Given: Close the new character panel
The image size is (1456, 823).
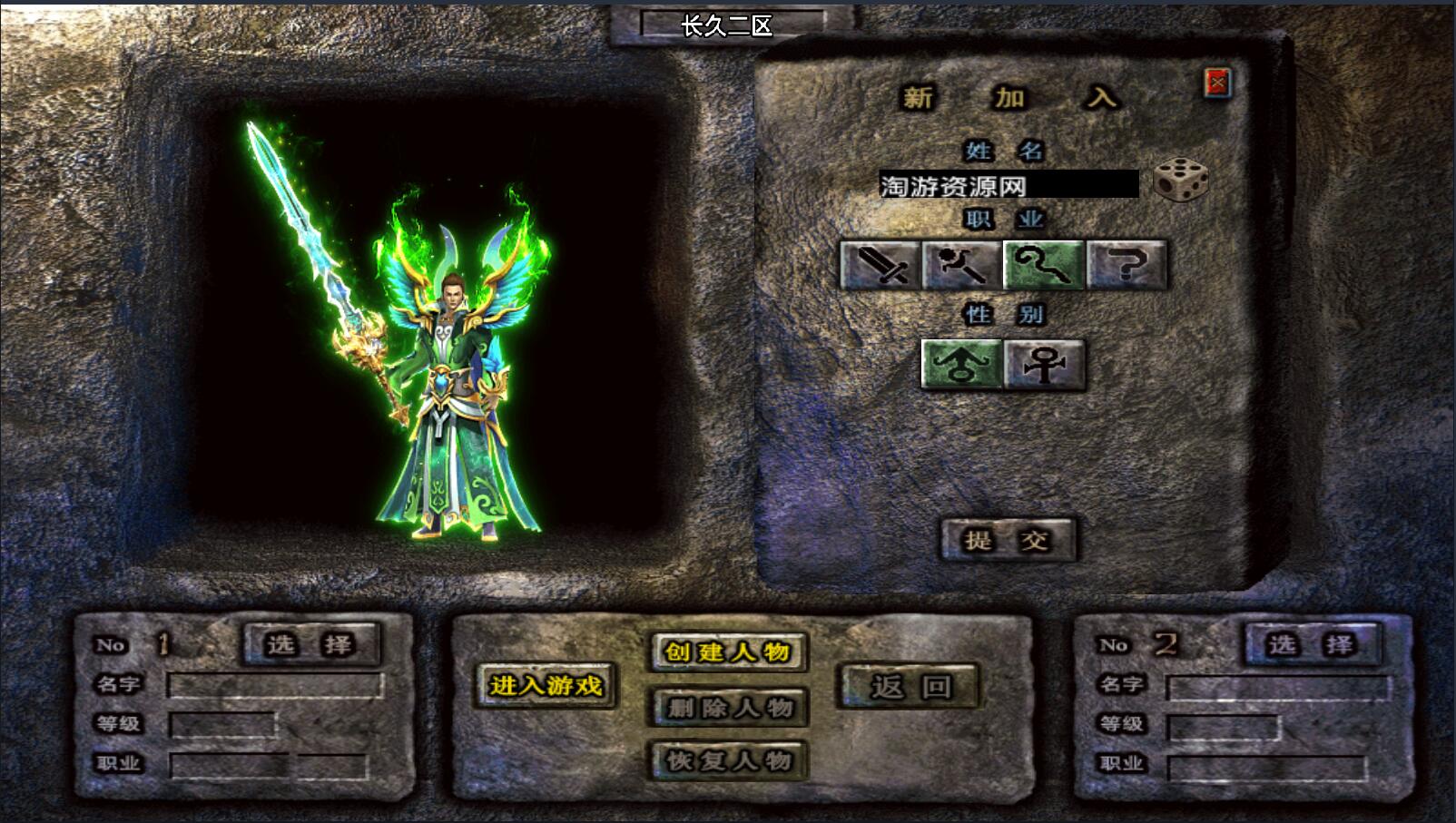Looking at the screenshot, I should (x=1217, y=83).
